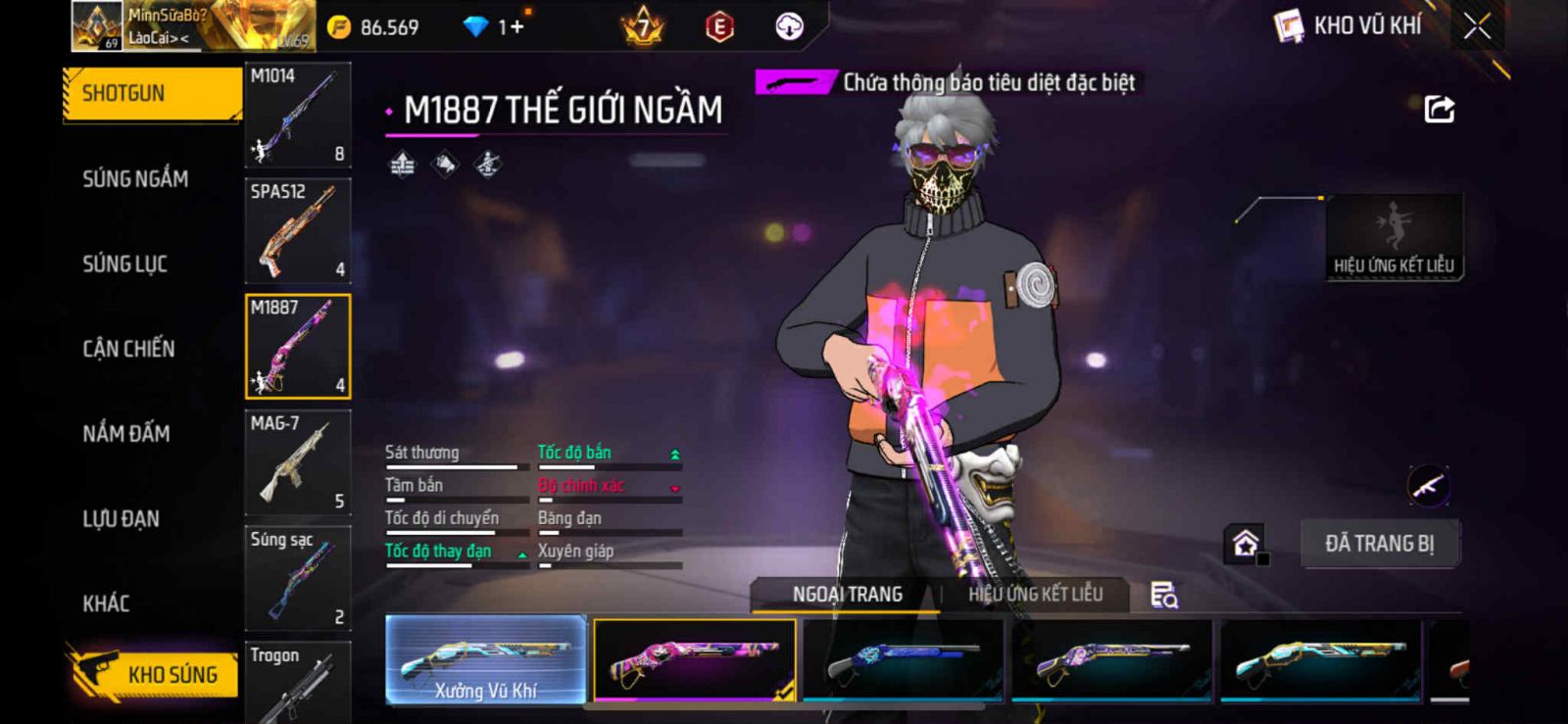1568x724 pixels.
Task: Add diamonds with the plus button
Action: pos(516,27)
